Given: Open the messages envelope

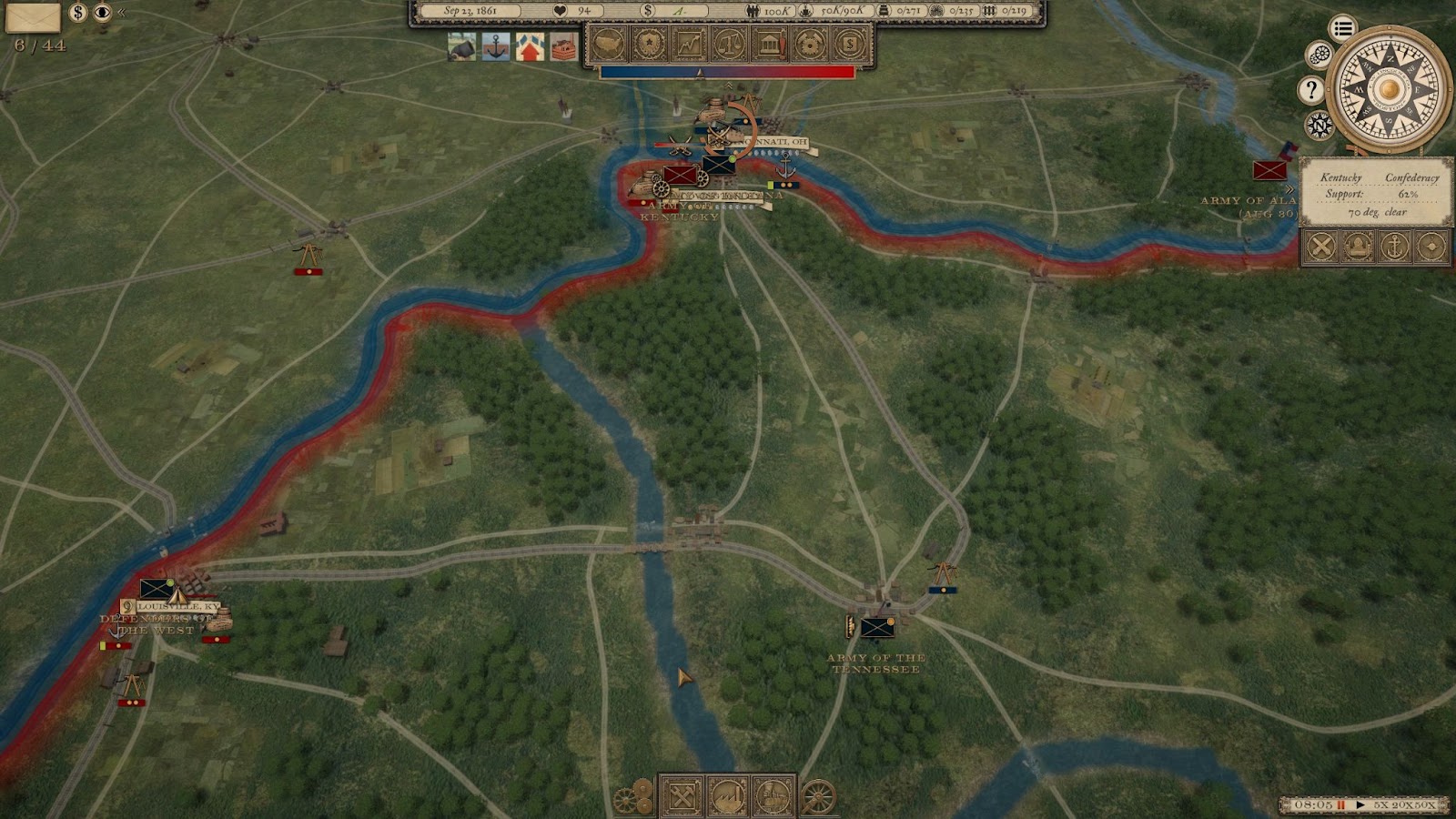Looking at the screenshot, I should point(33,15).
